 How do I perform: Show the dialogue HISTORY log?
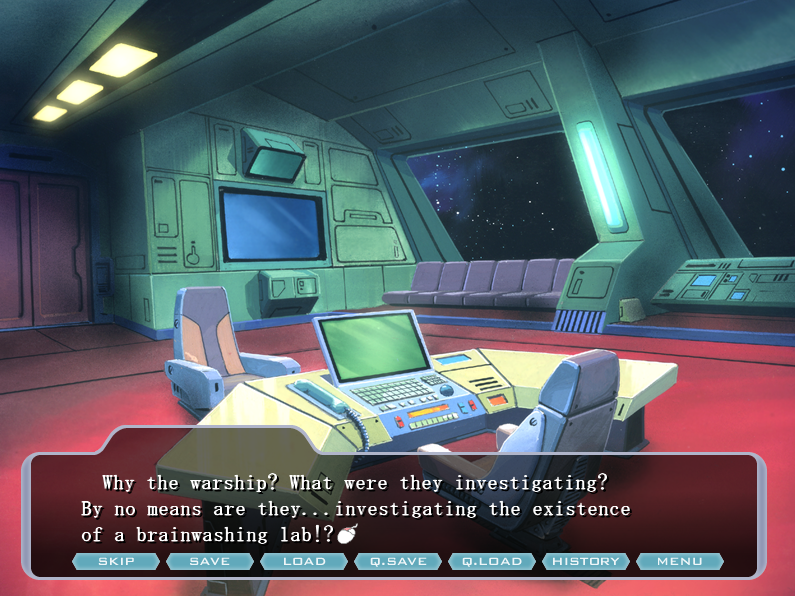(586, 561)
